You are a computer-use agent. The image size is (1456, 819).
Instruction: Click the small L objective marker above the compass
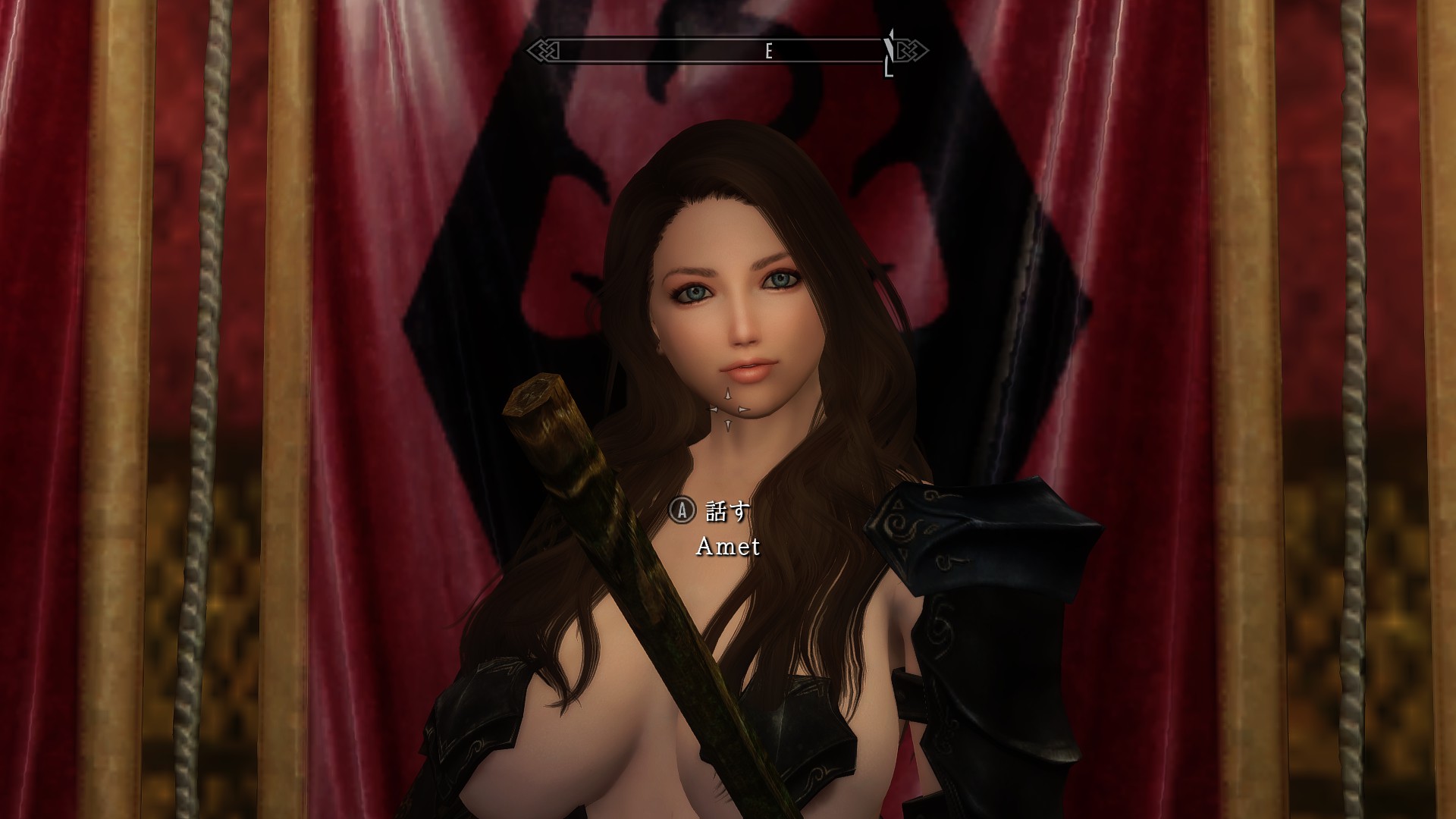[x=887, y=70]
